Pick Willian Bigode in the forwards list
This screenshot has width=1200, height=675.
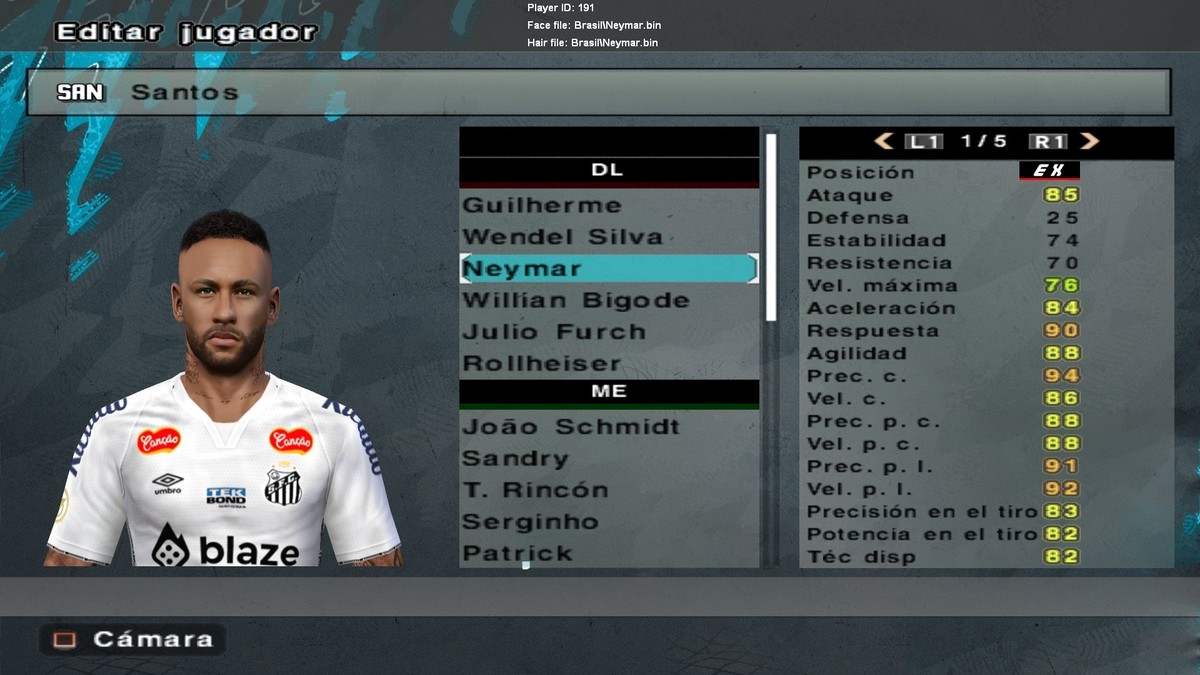click(575, 300)
